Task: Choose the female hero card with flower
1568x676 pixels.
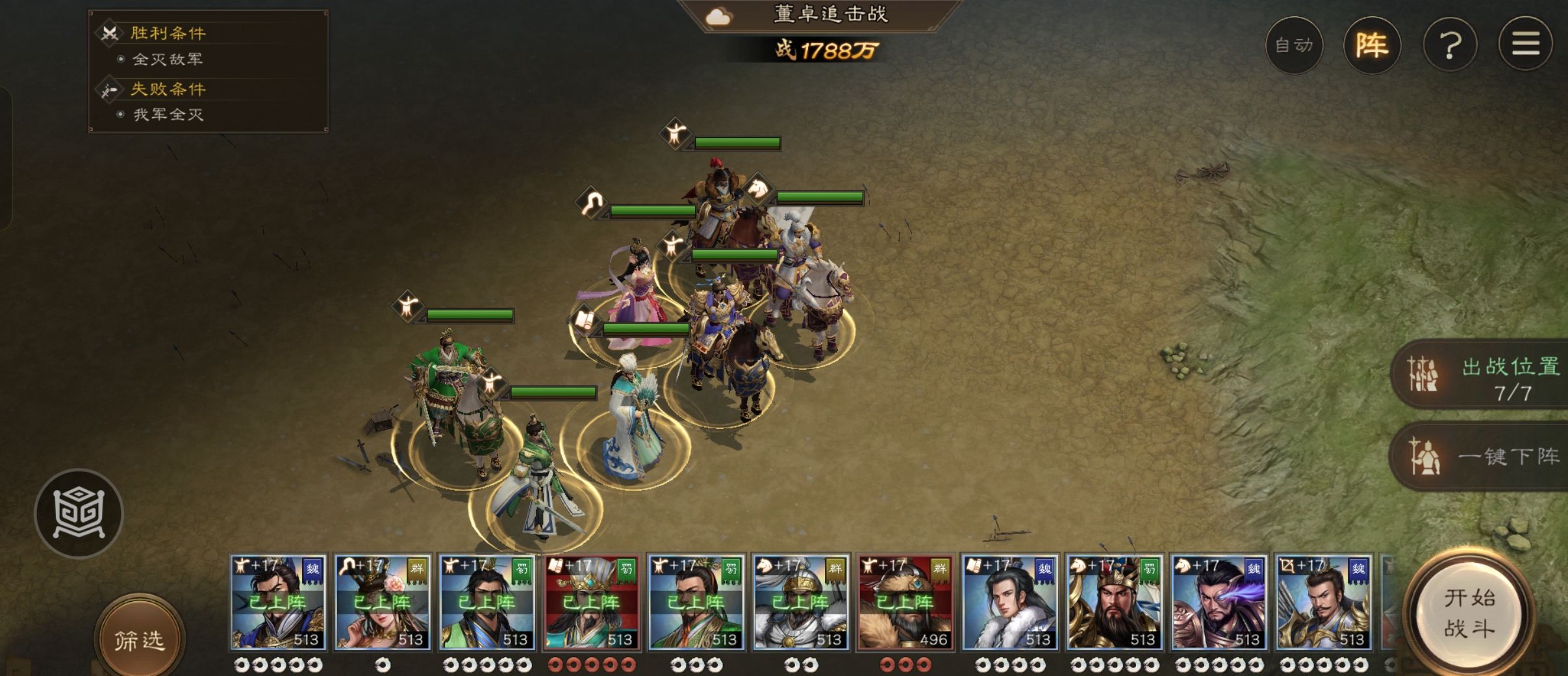Action: [382, 603]
